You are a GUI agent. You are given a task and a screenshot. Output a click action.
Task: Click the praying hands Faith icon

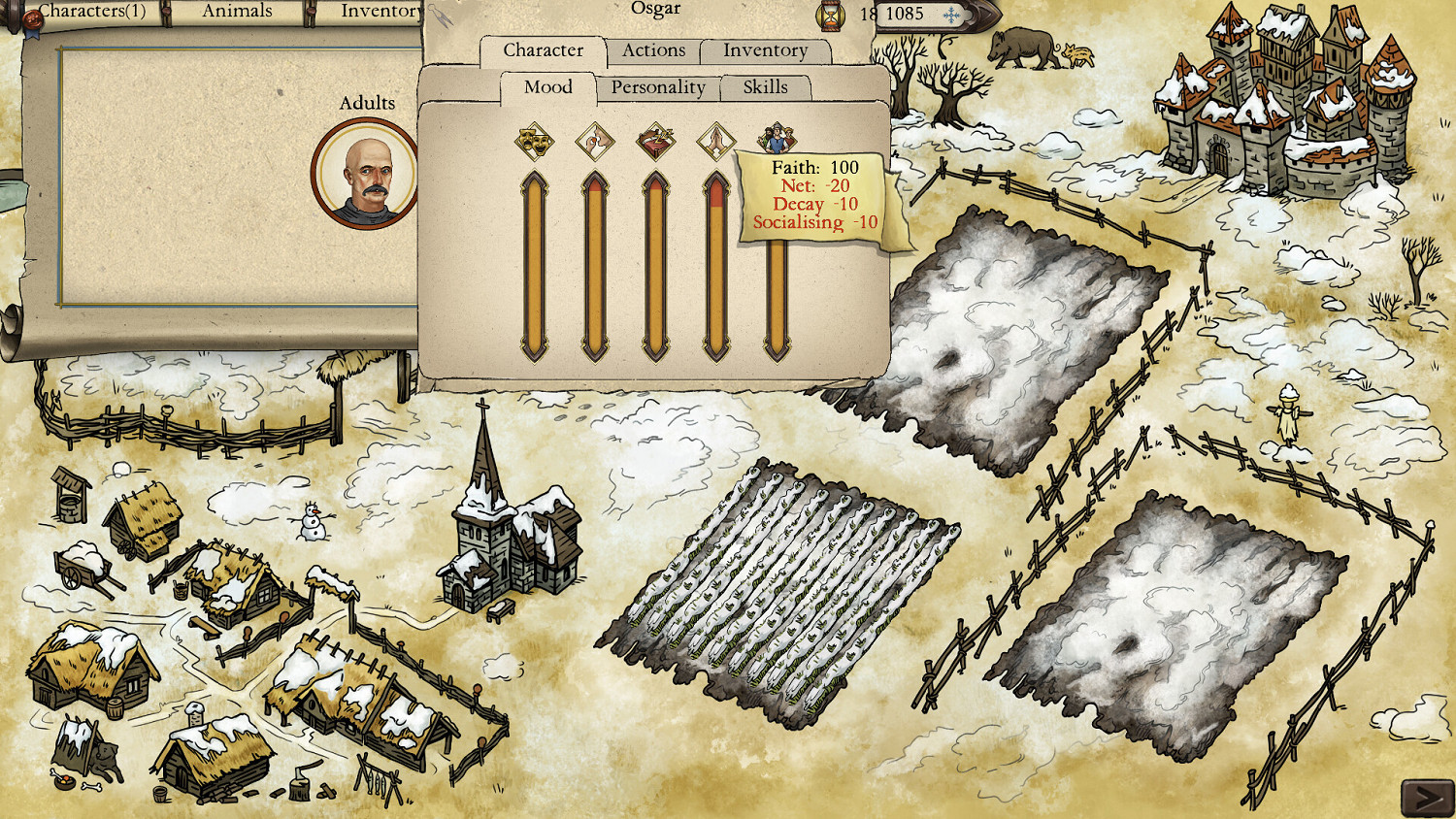click(x=718, y=141)
